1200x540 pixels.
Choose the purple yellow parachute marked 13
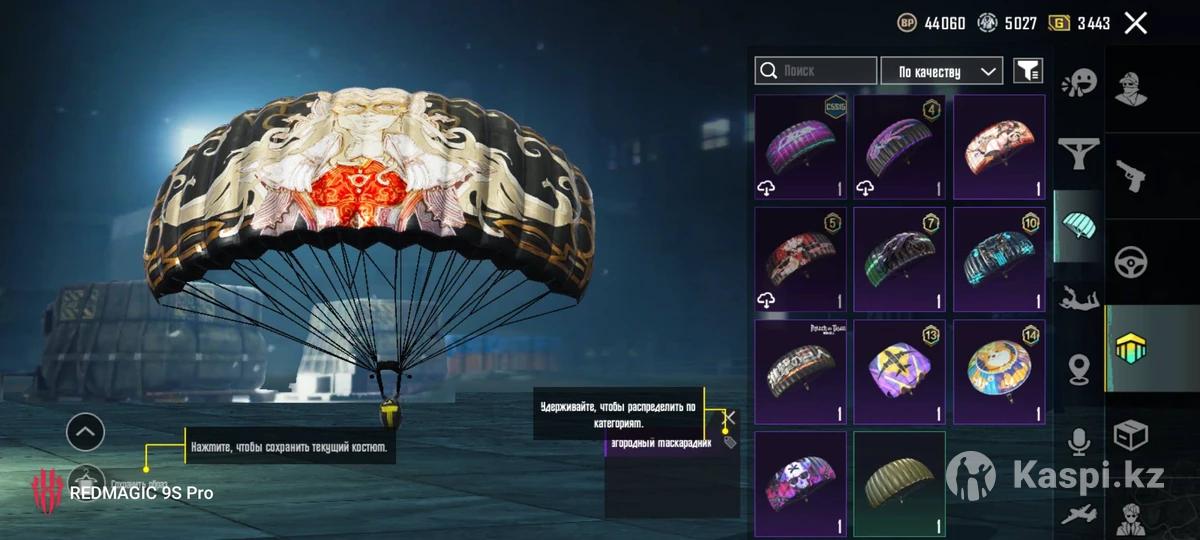[x=899, y=372]
